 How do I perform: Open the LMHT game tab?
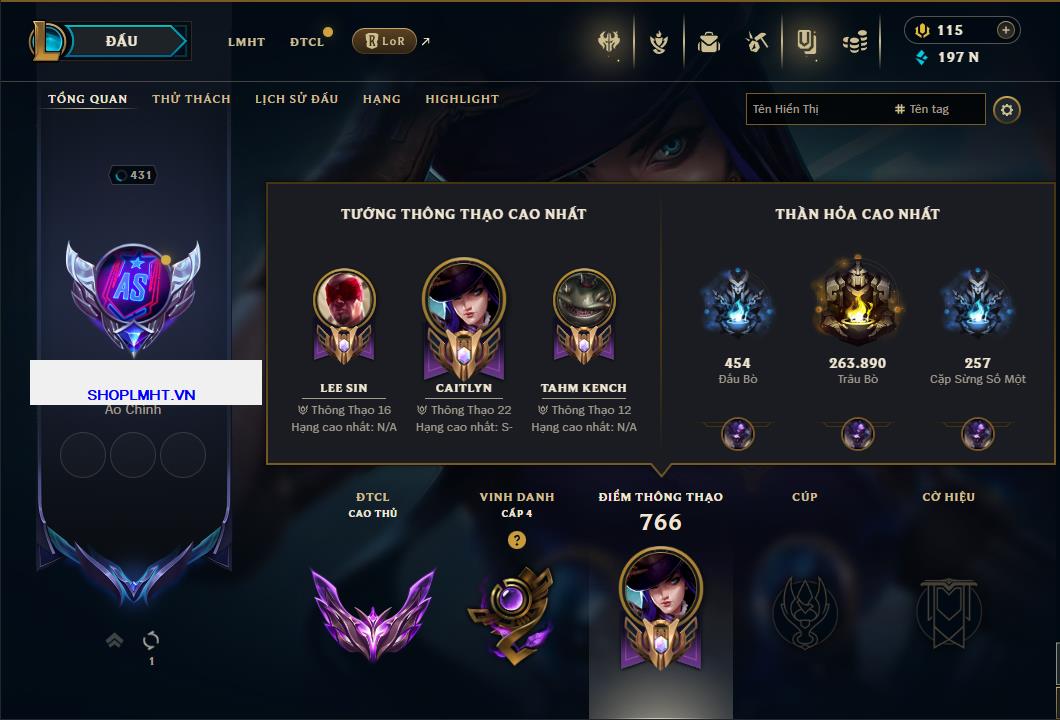pyautogui.click(x=246, y=42)
